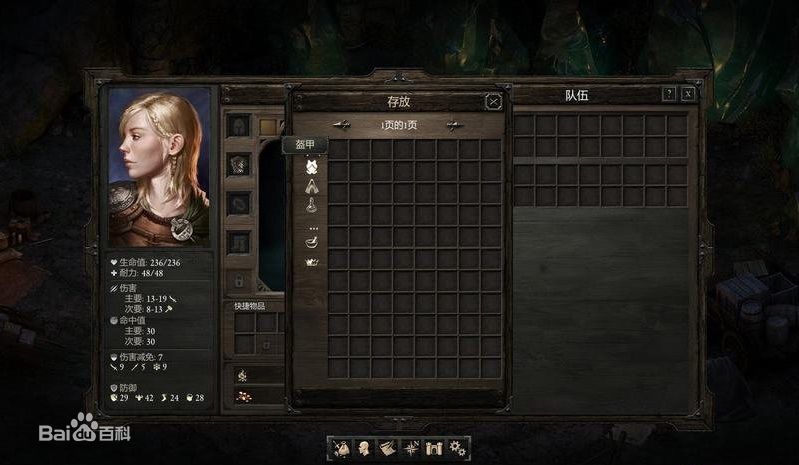Screen dimensions: 799x465
Task: Select the crown filter icon in stash
Action: pyautogui.click(x=312, y=261)
